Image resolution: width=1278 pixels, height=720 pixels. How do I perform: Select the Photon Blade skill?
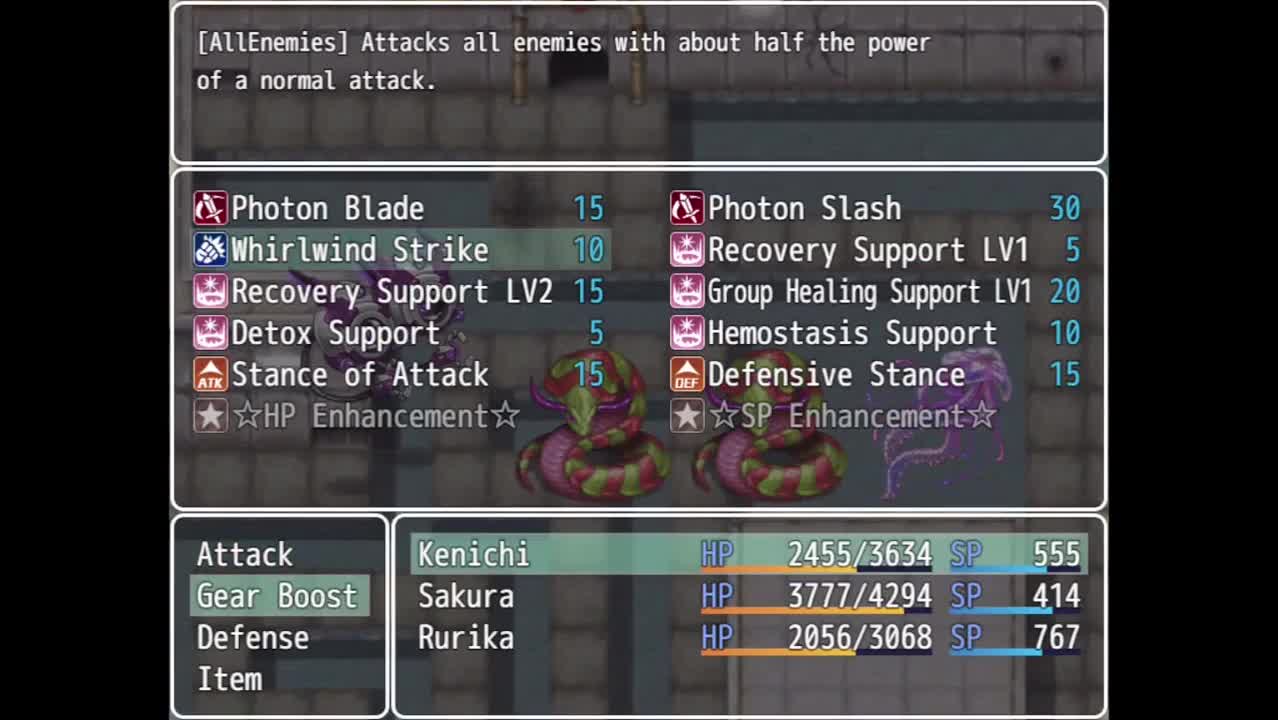pyautogui.click(x=400, y=208)
